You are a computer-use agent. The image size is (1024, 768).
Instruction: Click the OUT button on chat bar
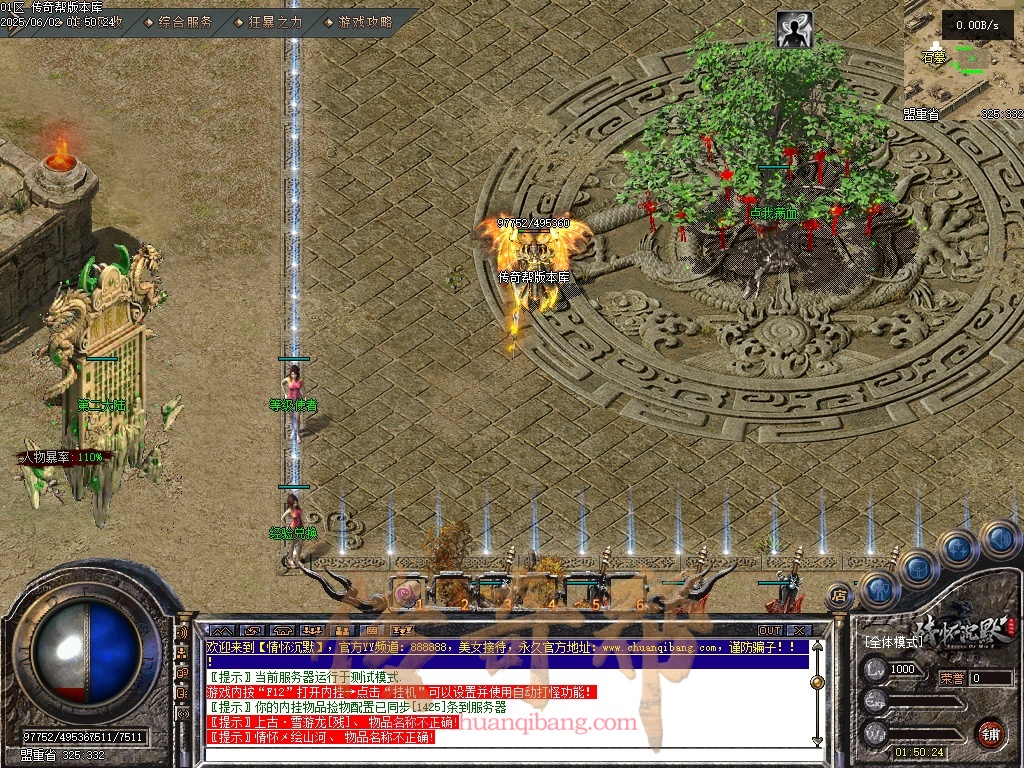[769, 630]
